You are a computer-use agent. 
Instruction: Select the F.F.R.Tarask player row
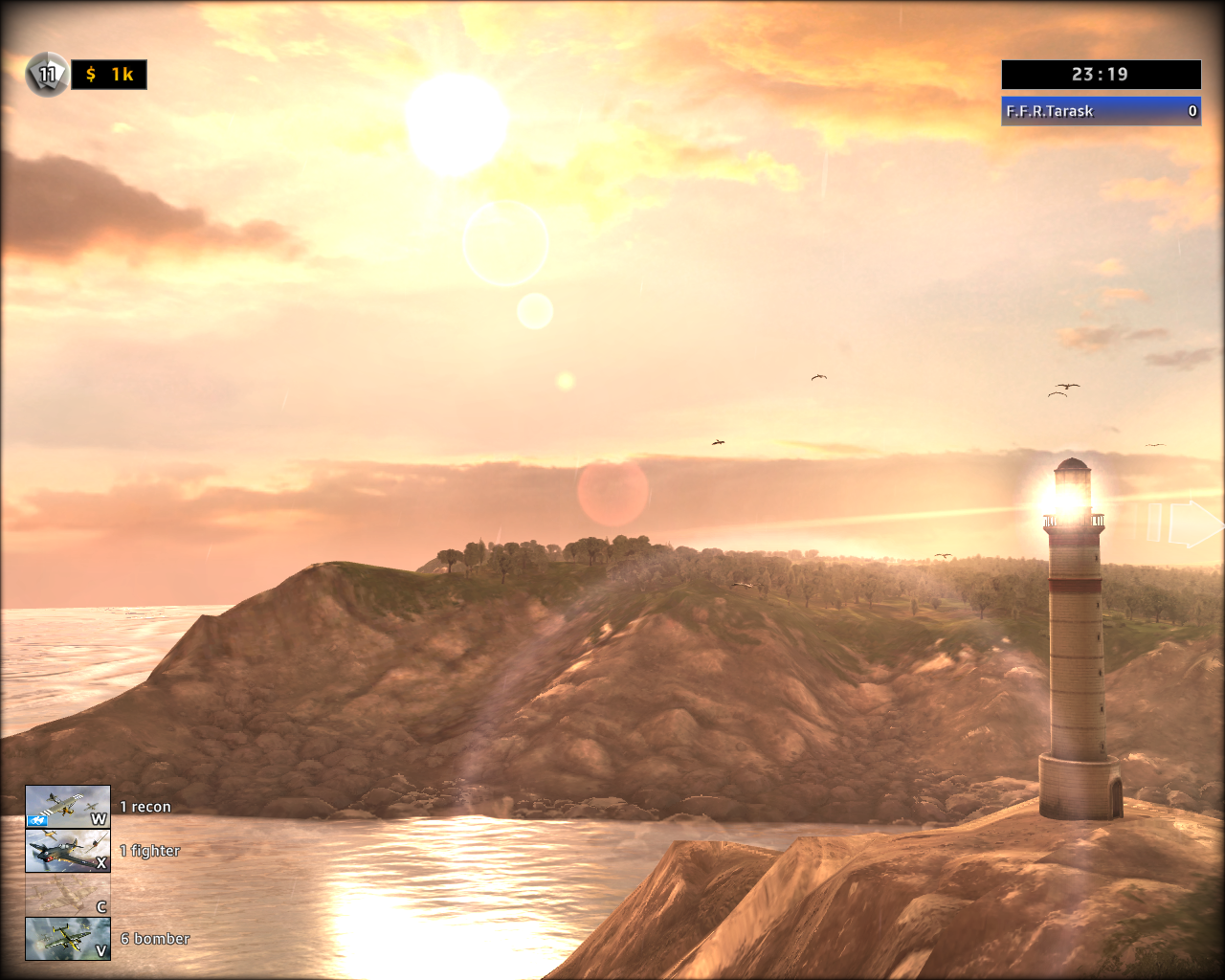coord(1101,111)
